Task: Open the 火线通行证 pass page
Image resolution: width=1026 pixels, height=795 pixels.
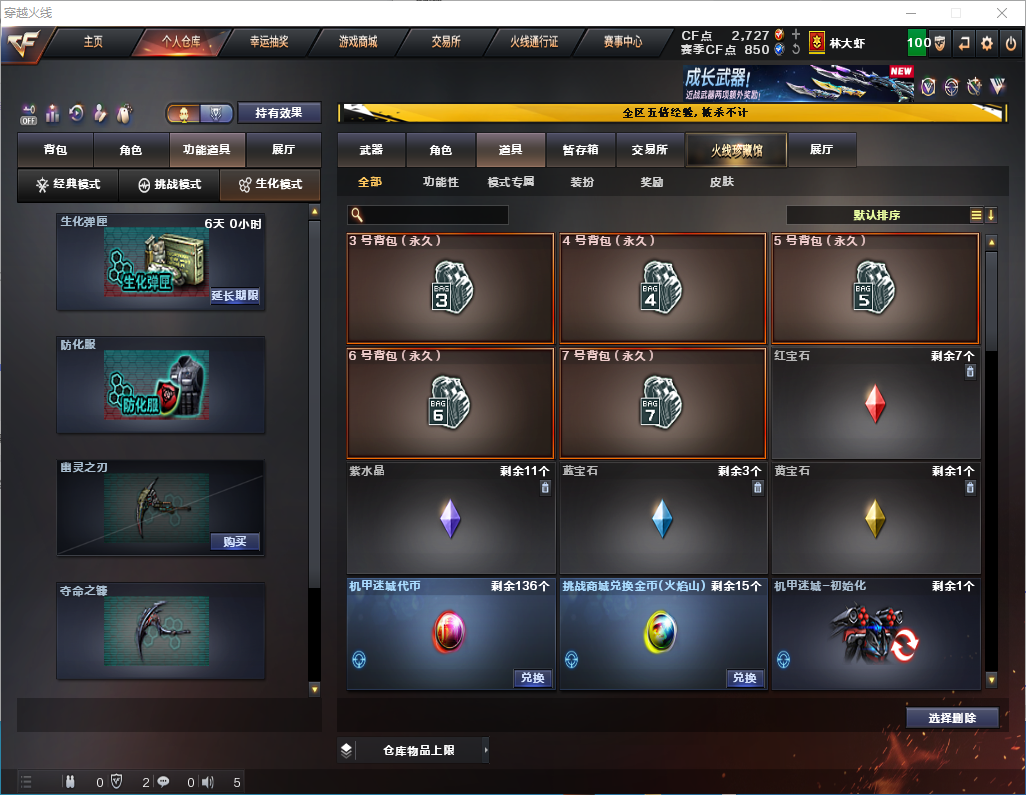Action: point(534,42)
